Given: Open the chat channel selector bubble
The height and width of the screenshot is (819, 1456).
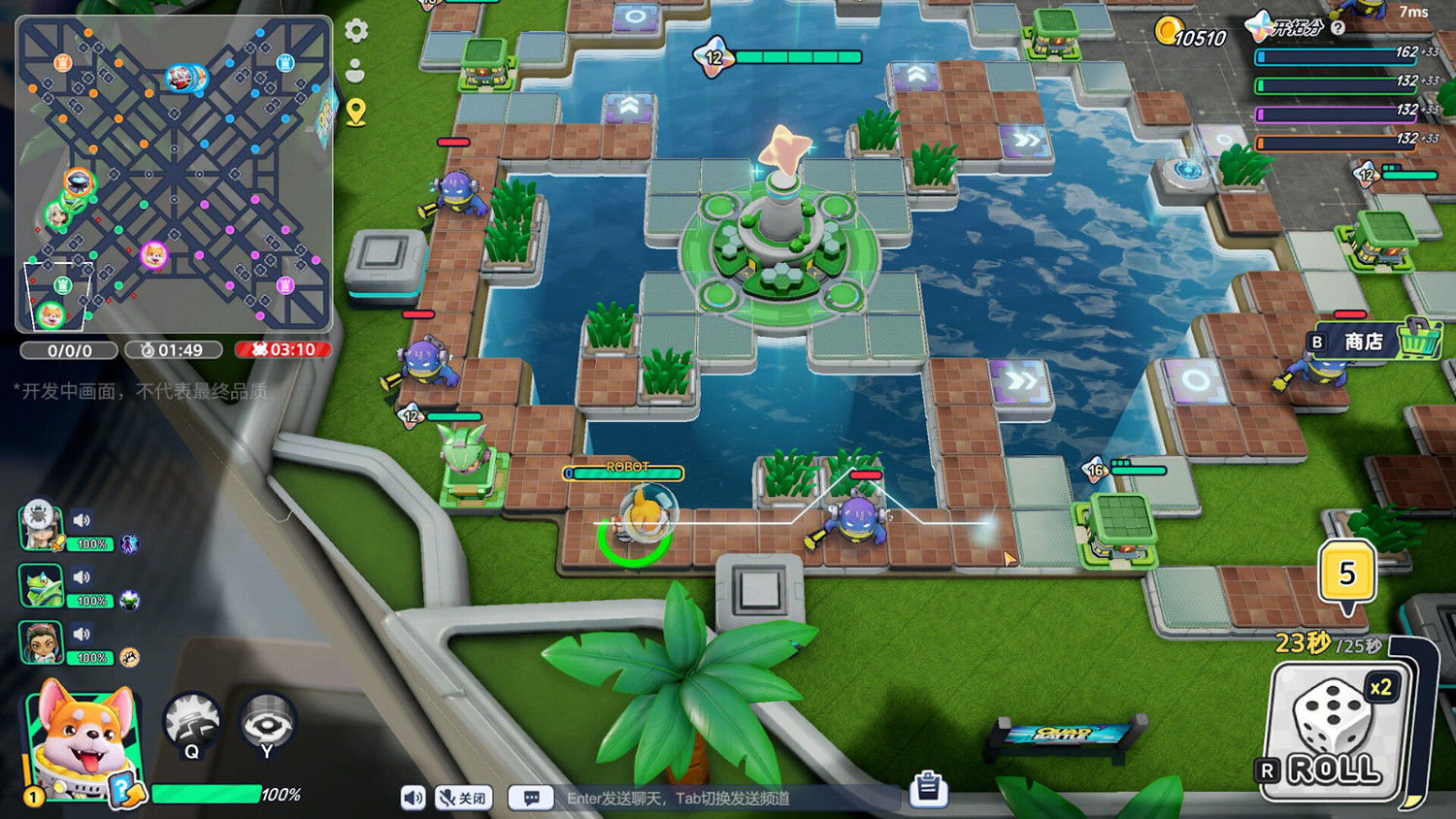Looking at the screenshot, I should pyautogui.click(x=531, y=798).
